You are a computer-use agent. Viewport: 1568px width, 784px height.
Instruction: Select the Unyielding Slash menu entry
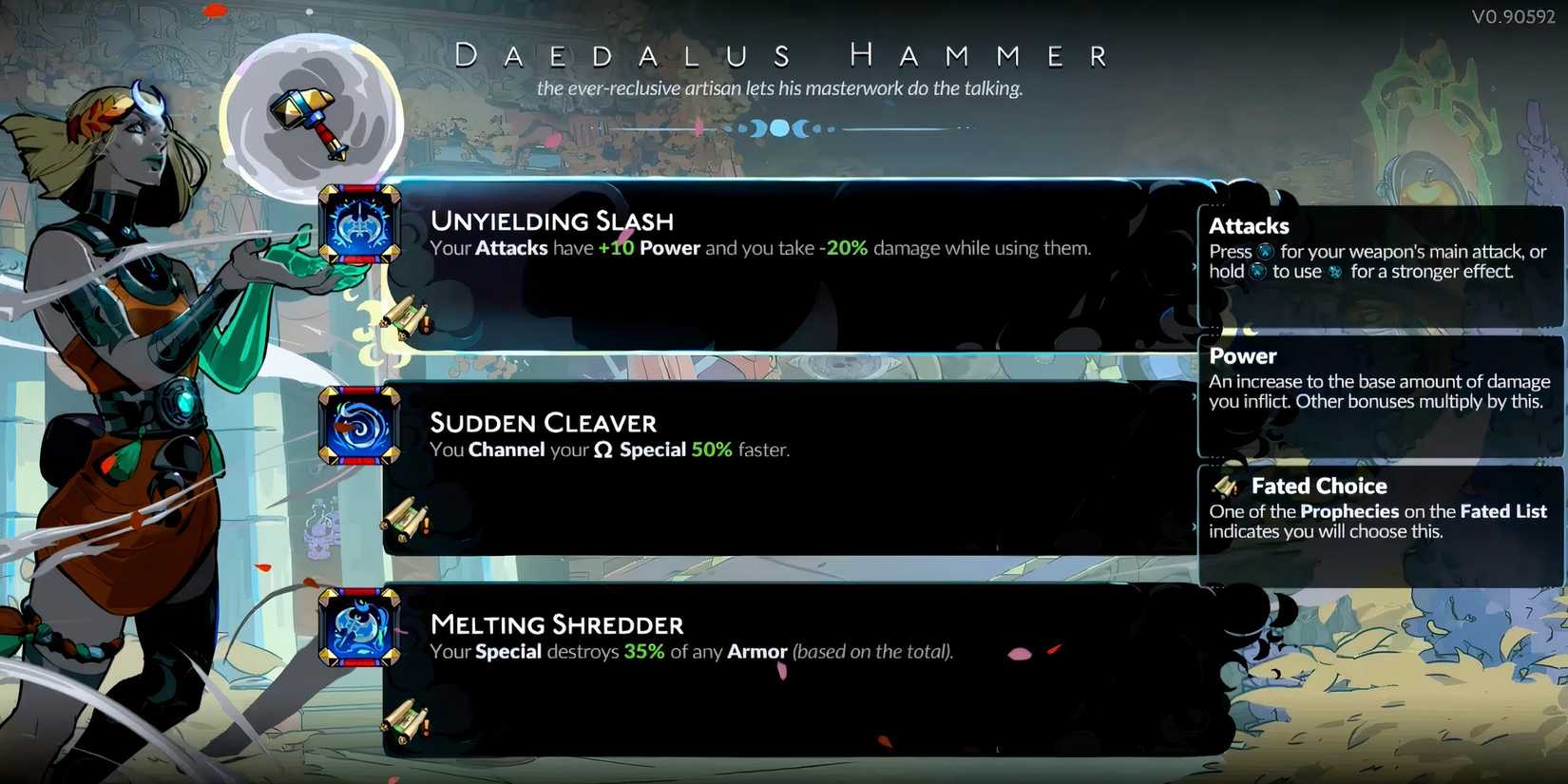(553, 220)
